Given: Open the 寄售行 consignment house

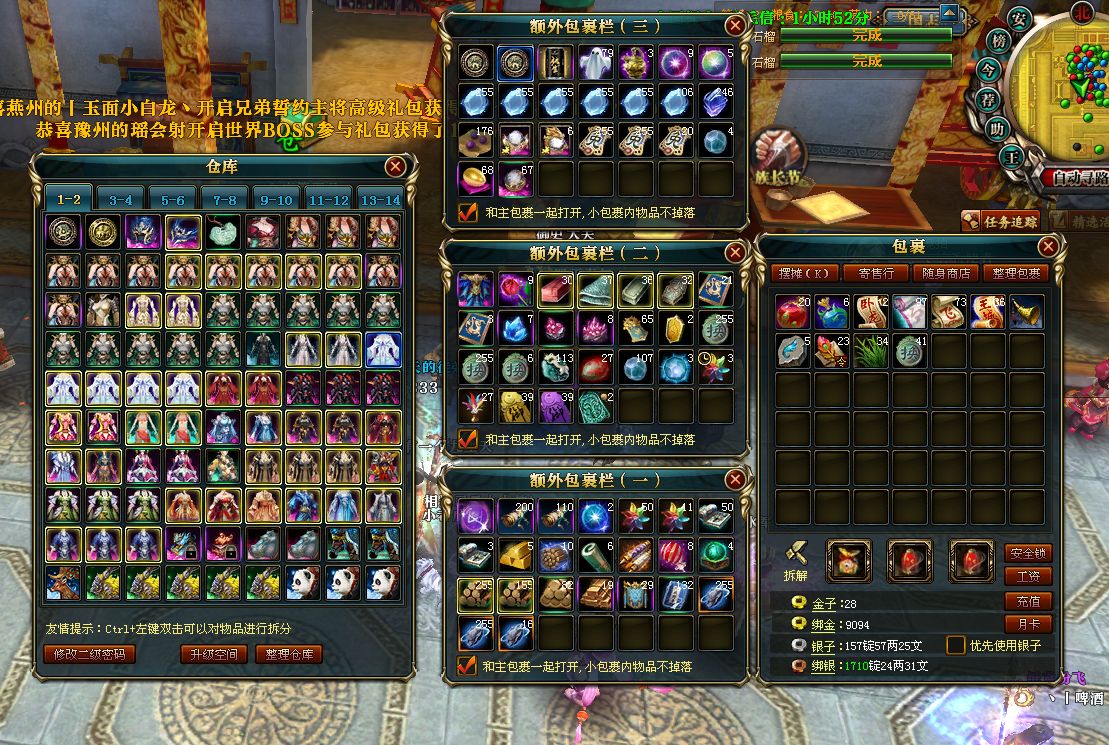Looking at the screenshot, I should 875,273.
